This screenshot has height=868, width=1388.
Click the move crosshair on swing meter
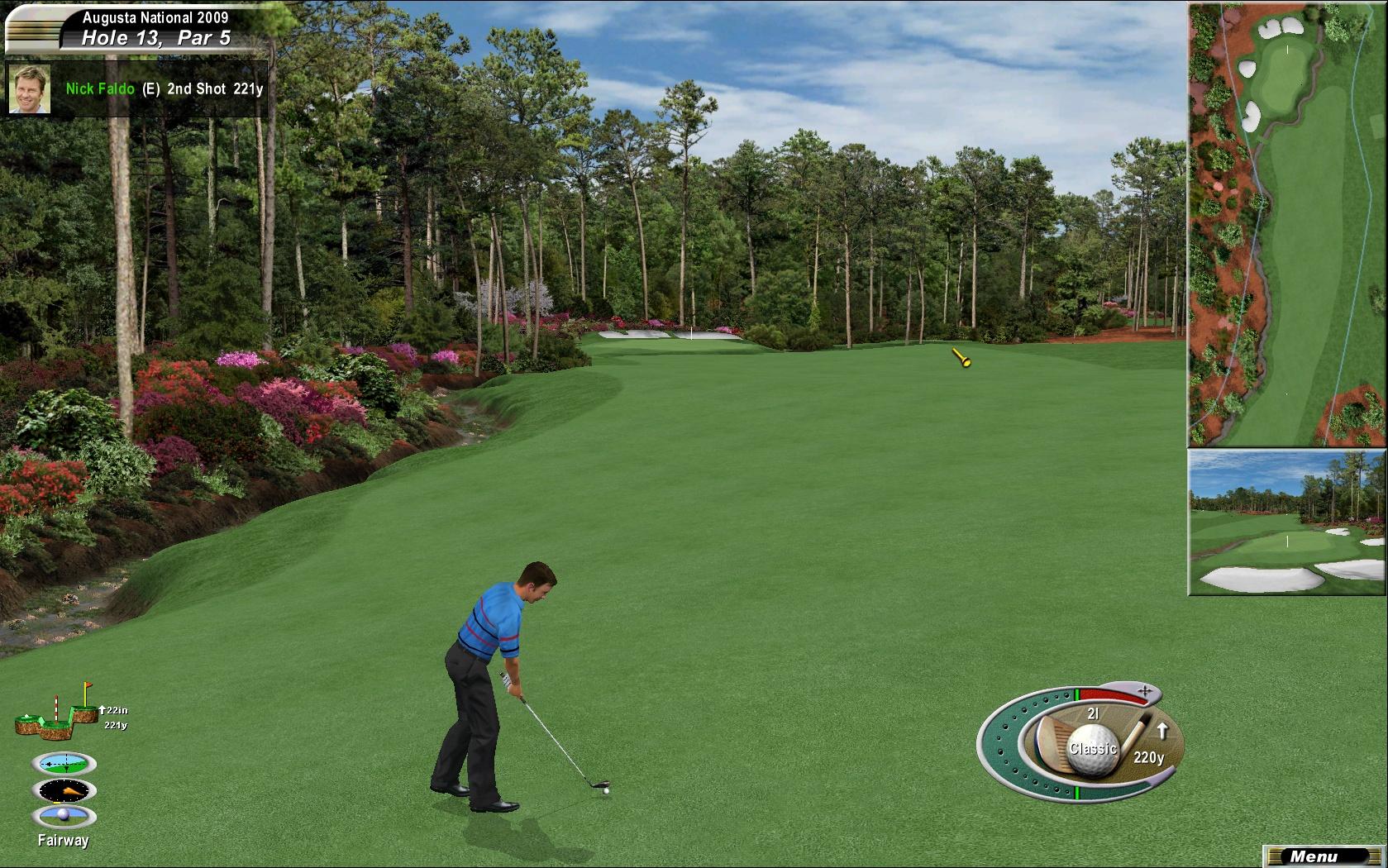click(1145, 690)
